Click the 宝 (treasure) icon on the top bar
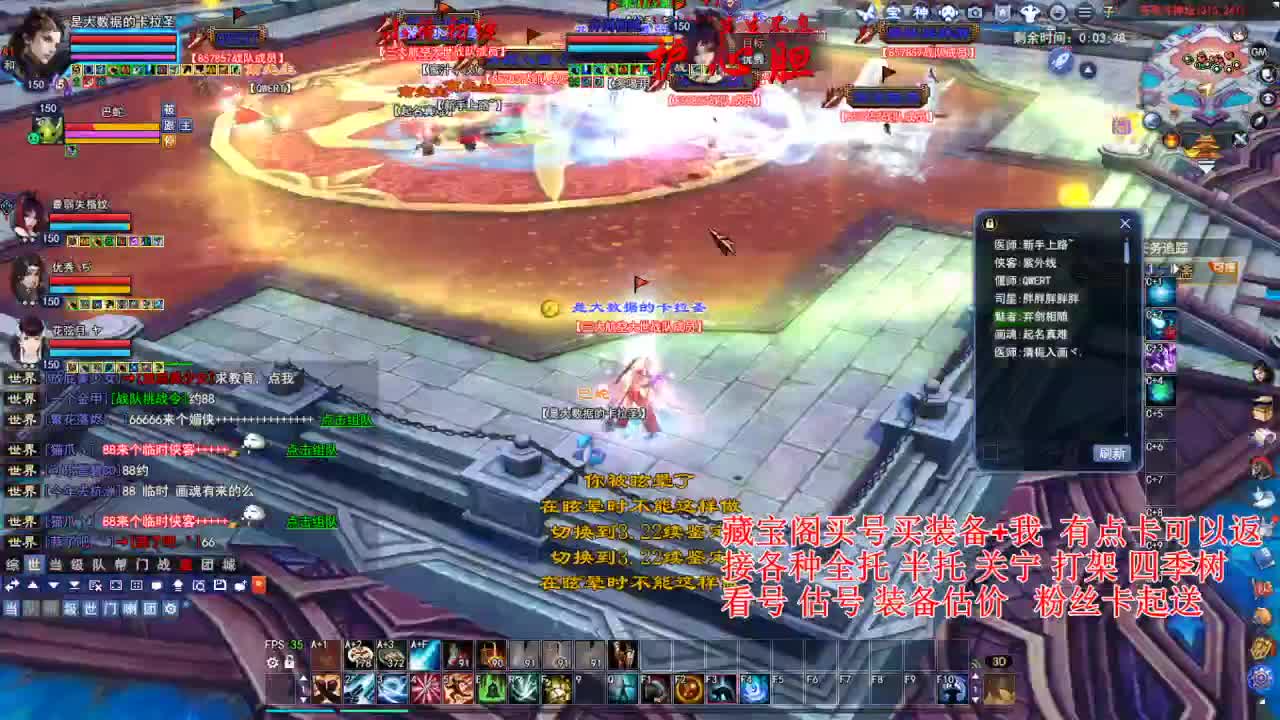 tap(892, 12)
